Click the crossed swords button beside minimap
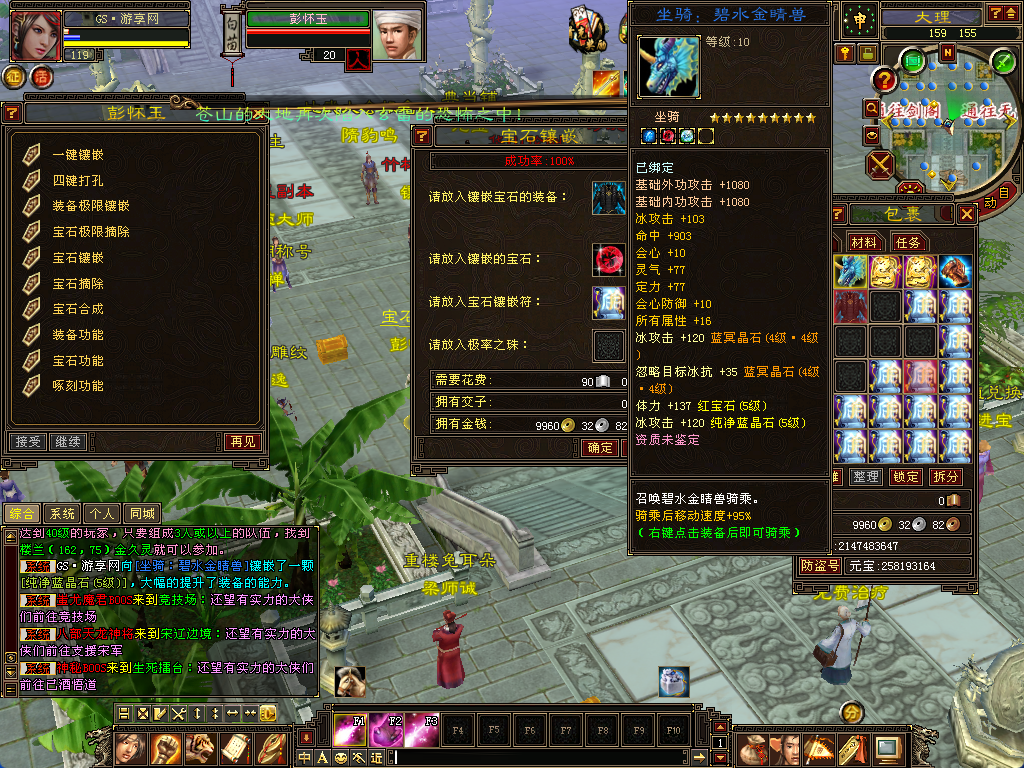This screenshot has width=1024, height=768. (881, 164)
